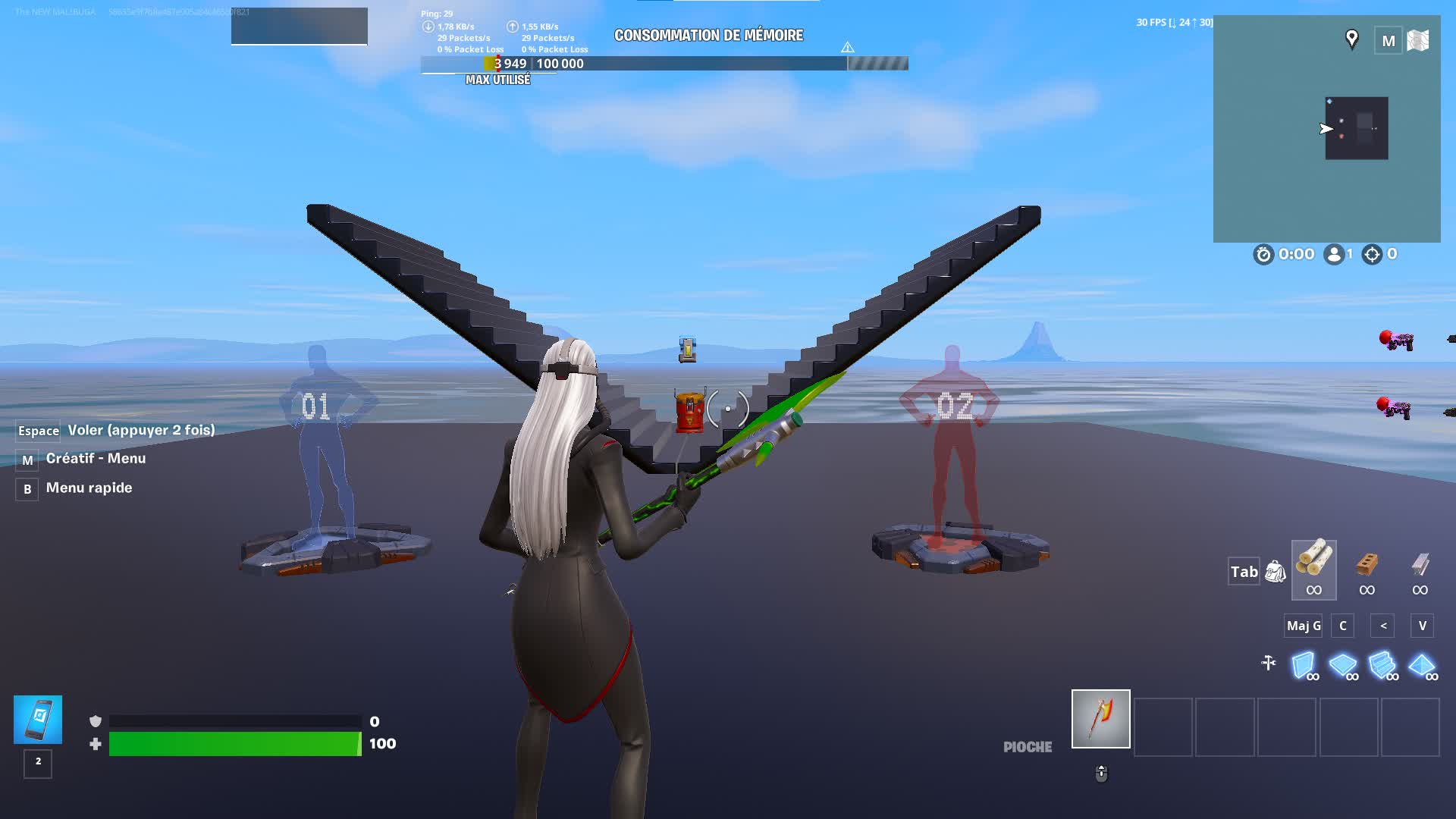Click the hammer-and-wrench traps icon
Screen dimensions: 1456x819
[x=1269, y=662]
